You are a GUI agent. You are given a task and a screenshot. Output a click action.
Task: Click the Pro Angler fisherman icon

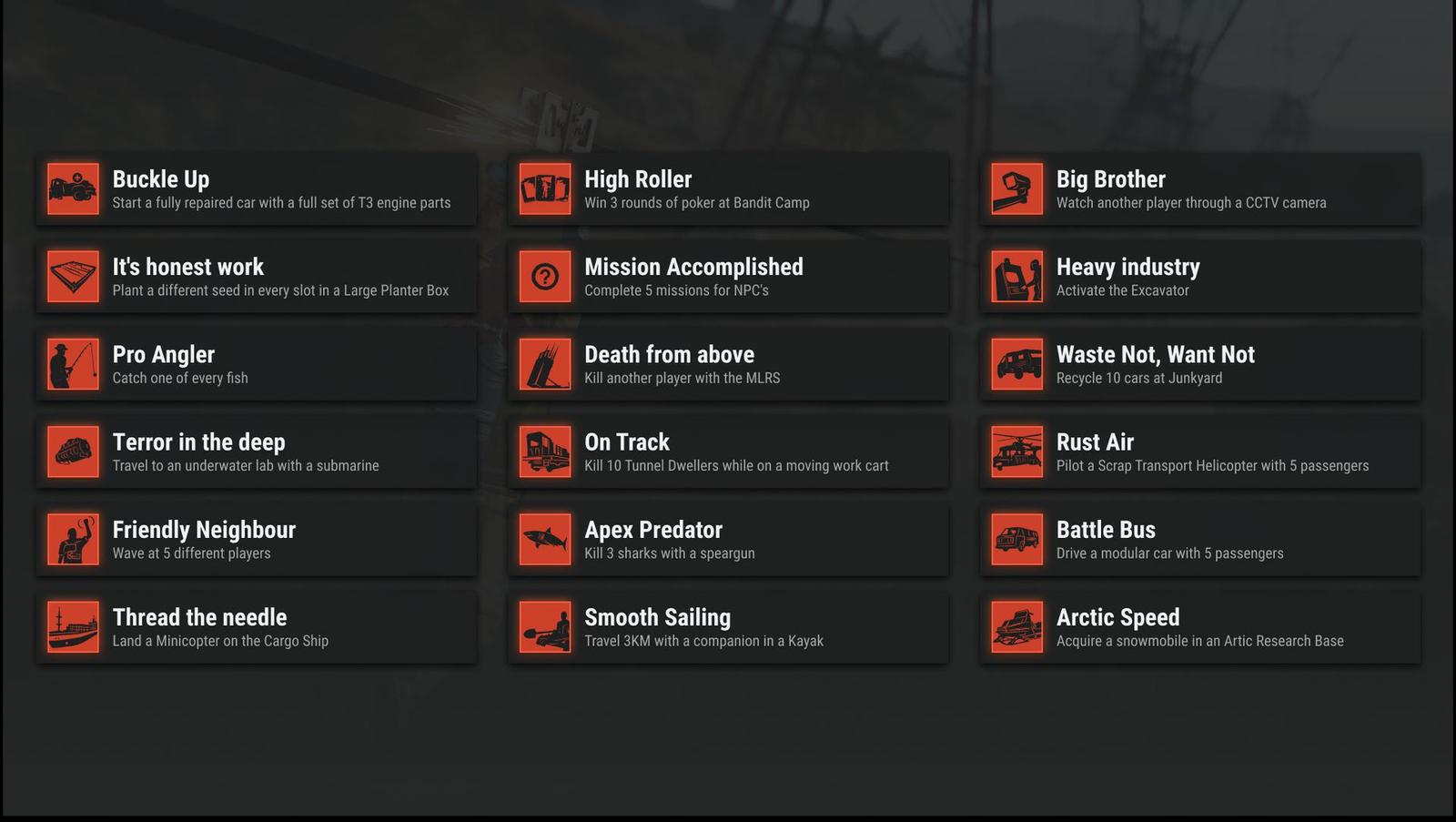pyautogui.click(x=73, y=364)
